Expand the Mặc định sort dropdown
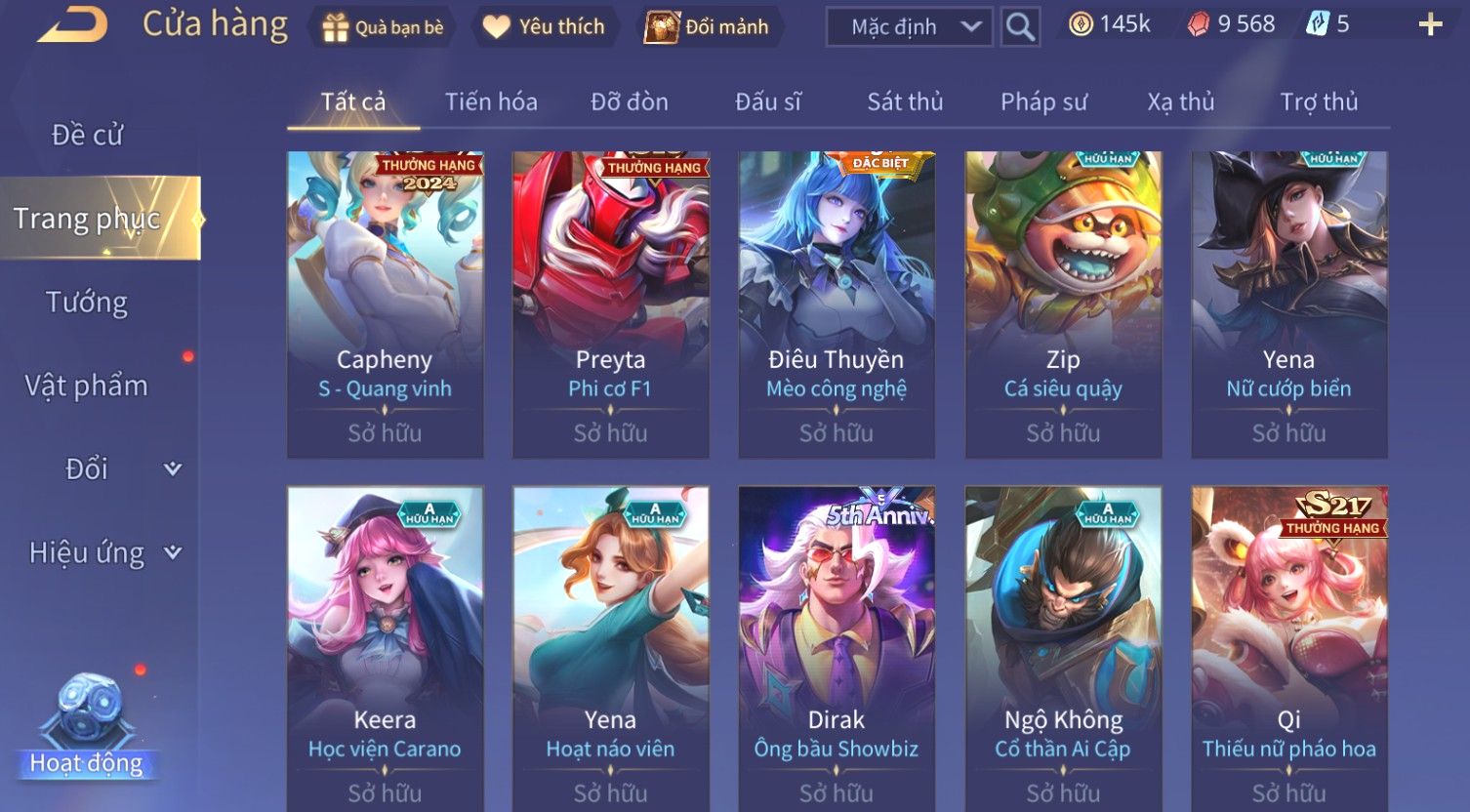Viewport: 1470px width, 812px height. [x=909, y=27]
